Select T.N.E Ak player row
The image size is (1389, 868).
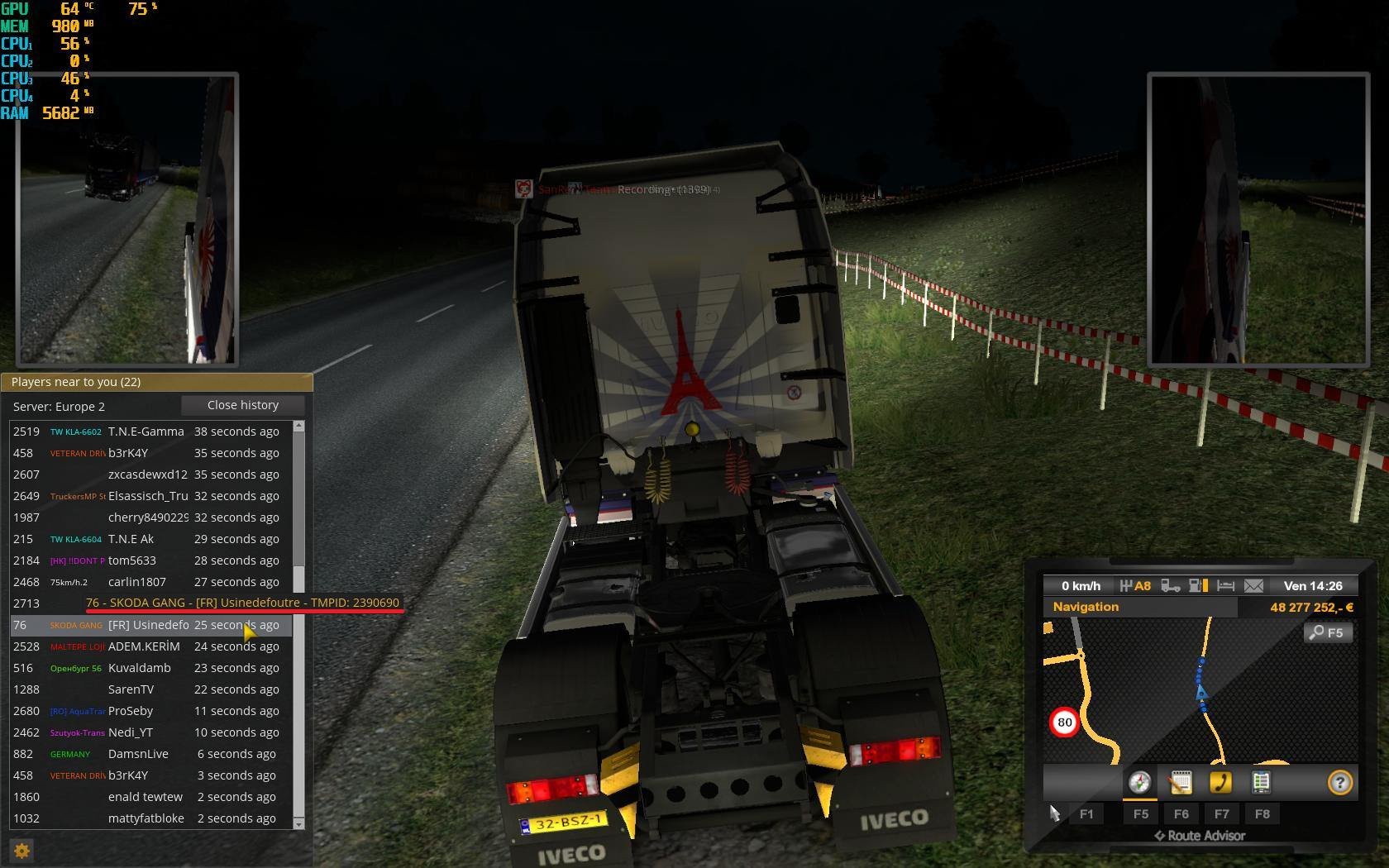pyautogui.click(x=131, y=539)
